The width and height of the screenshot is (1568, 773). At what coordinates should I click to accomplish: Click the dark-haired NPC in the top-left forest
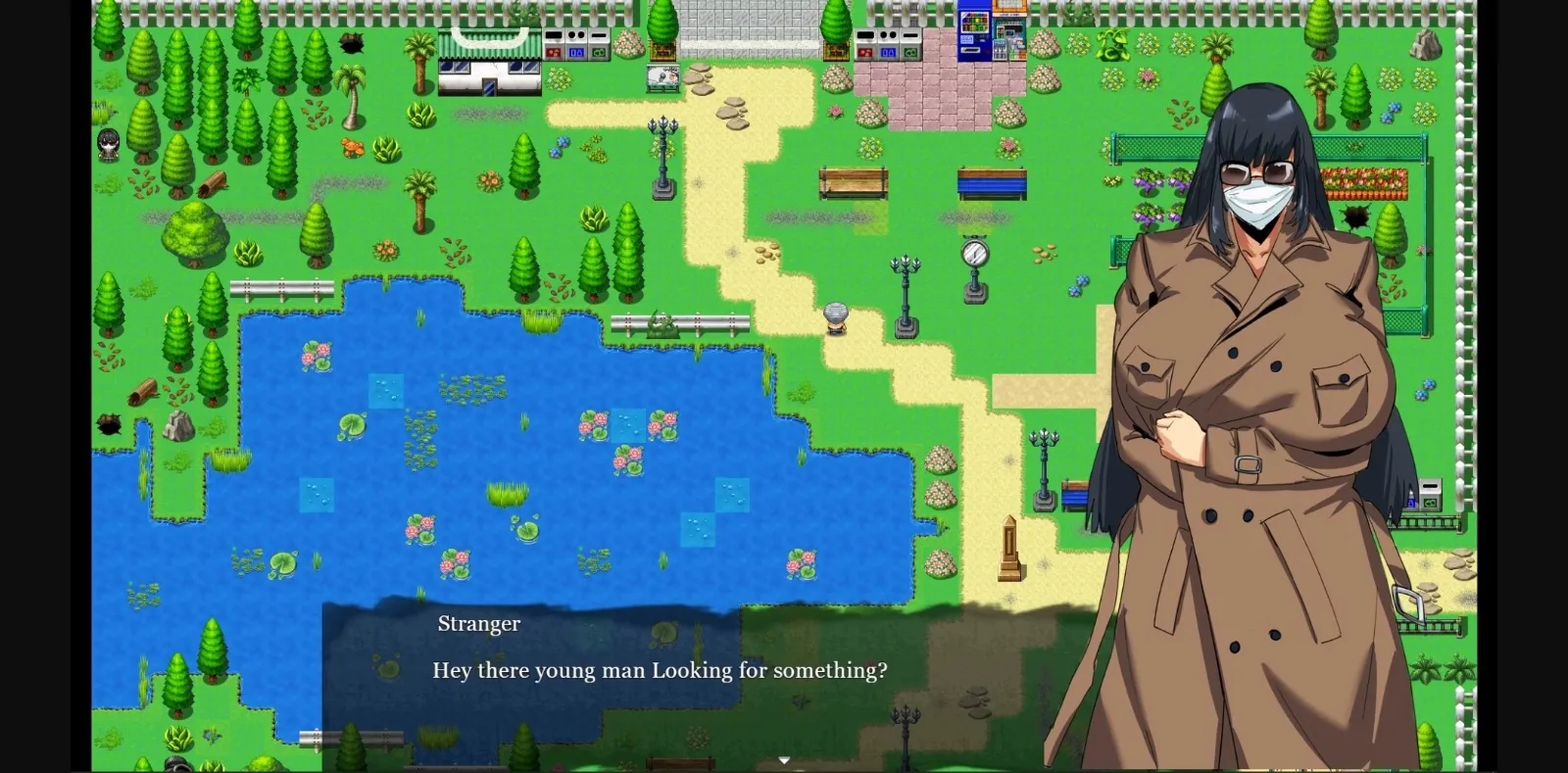(x=108, y=147)
